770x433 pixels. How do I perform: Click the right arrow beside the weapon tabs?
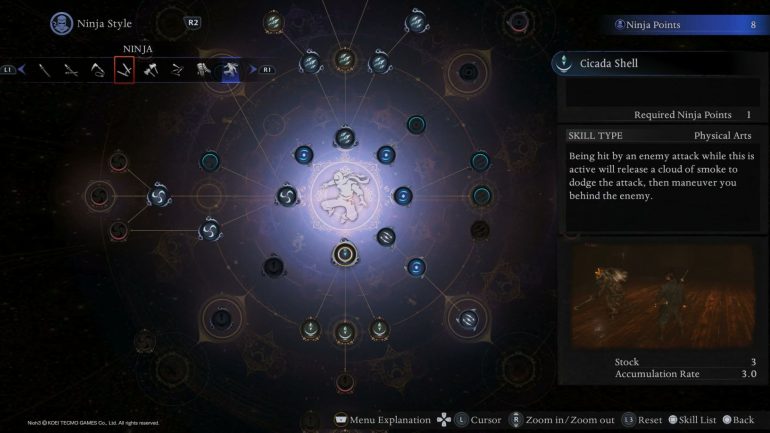click(x=251, y=70)
